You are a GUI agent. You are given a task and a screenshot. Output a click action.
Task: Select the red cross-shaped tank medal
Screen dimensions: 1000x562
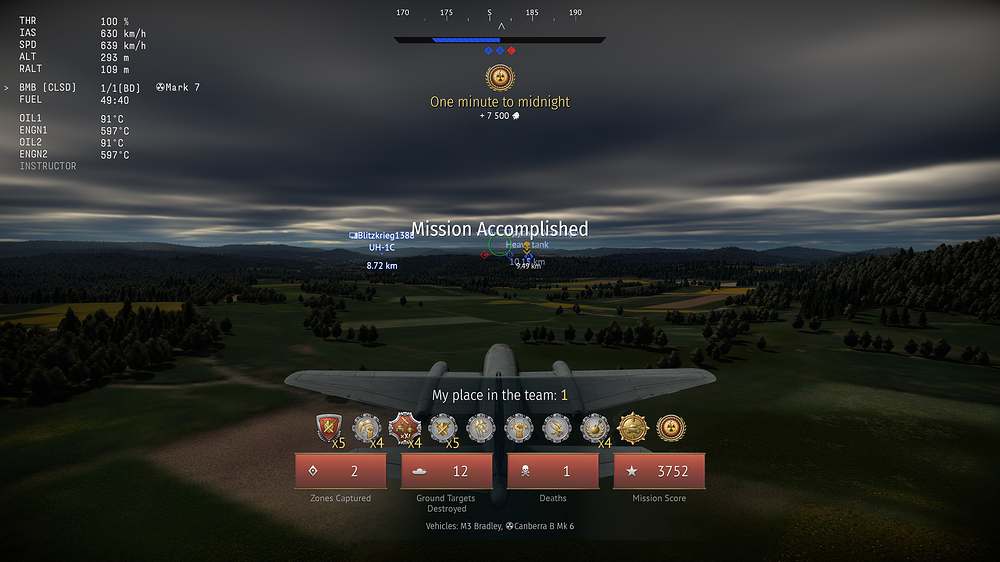click(405, 428)
